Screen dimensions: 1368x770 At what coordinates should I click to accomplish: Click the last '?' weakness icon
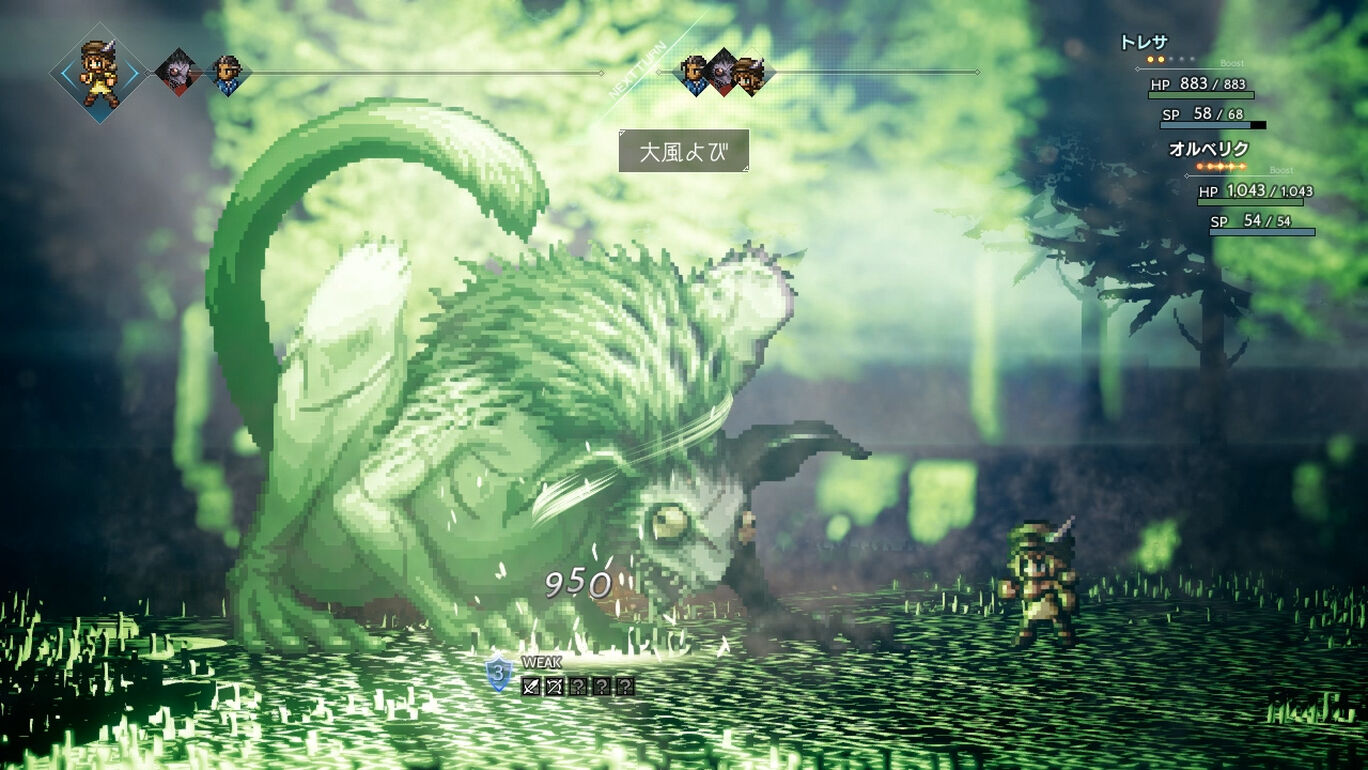[624, 686]
